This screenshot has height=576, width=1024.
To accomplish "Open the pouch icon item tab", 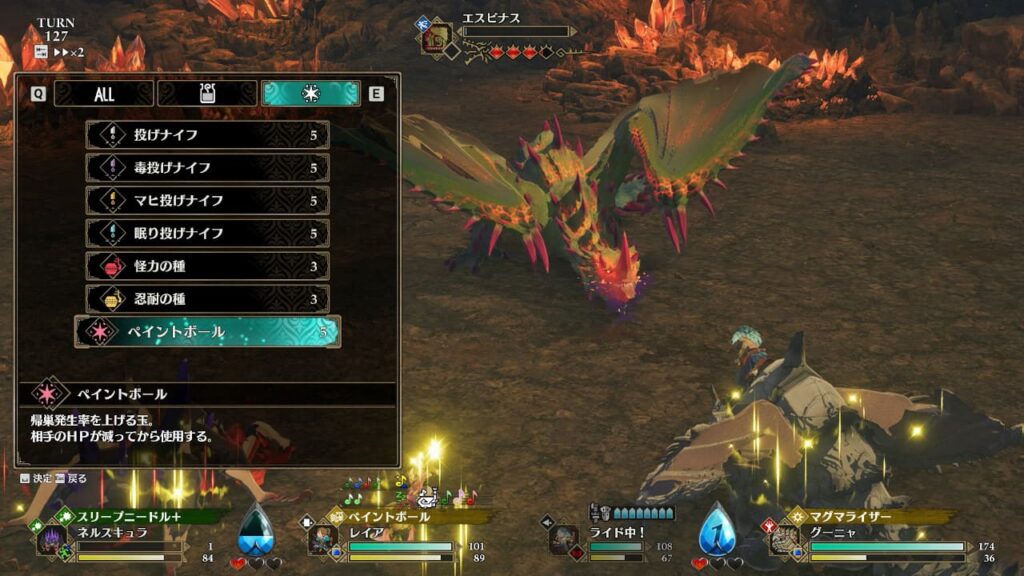I will click(x=207, y=94).
